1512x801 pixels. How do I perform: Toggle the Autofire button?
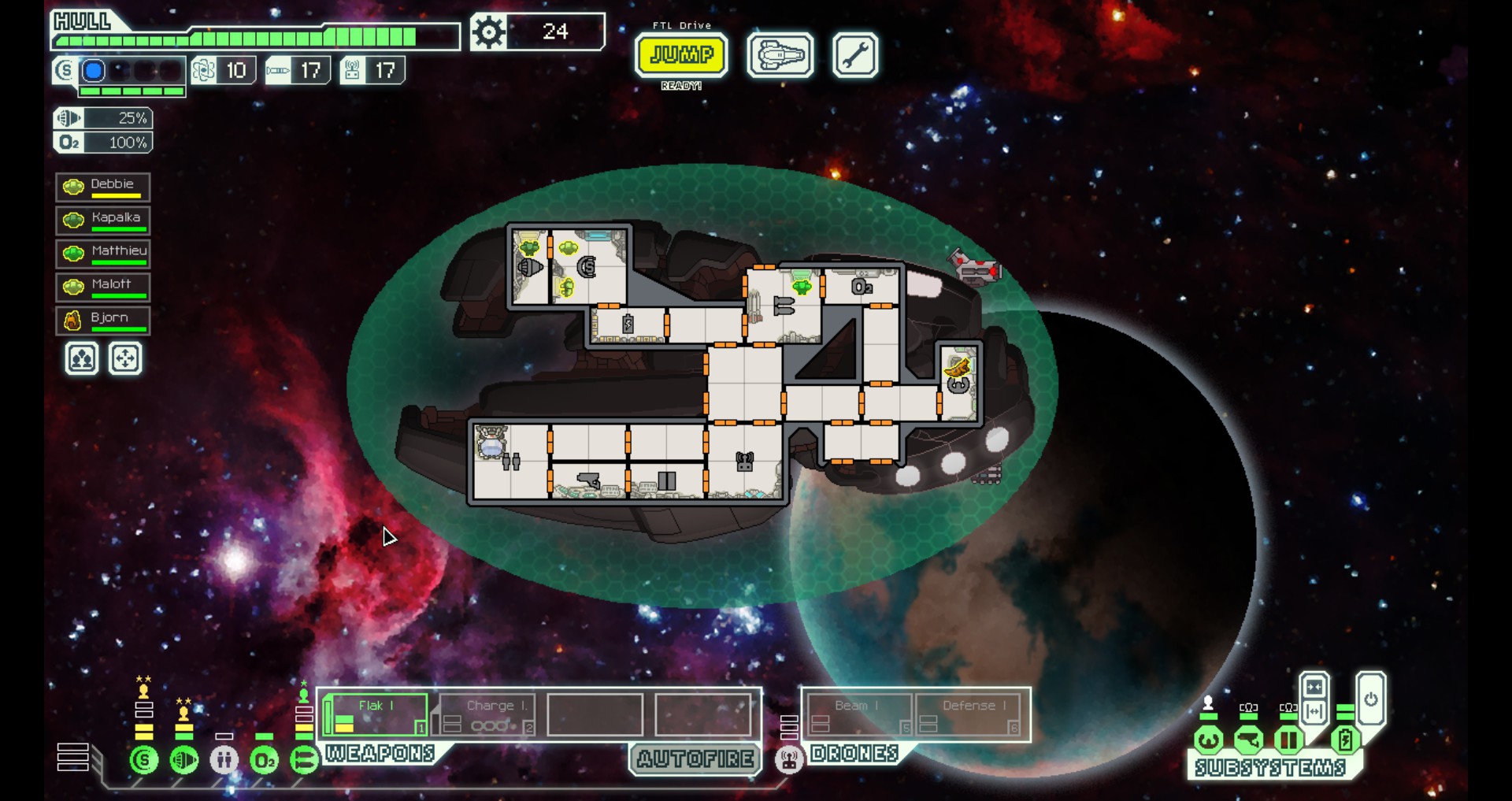point(695,758)
